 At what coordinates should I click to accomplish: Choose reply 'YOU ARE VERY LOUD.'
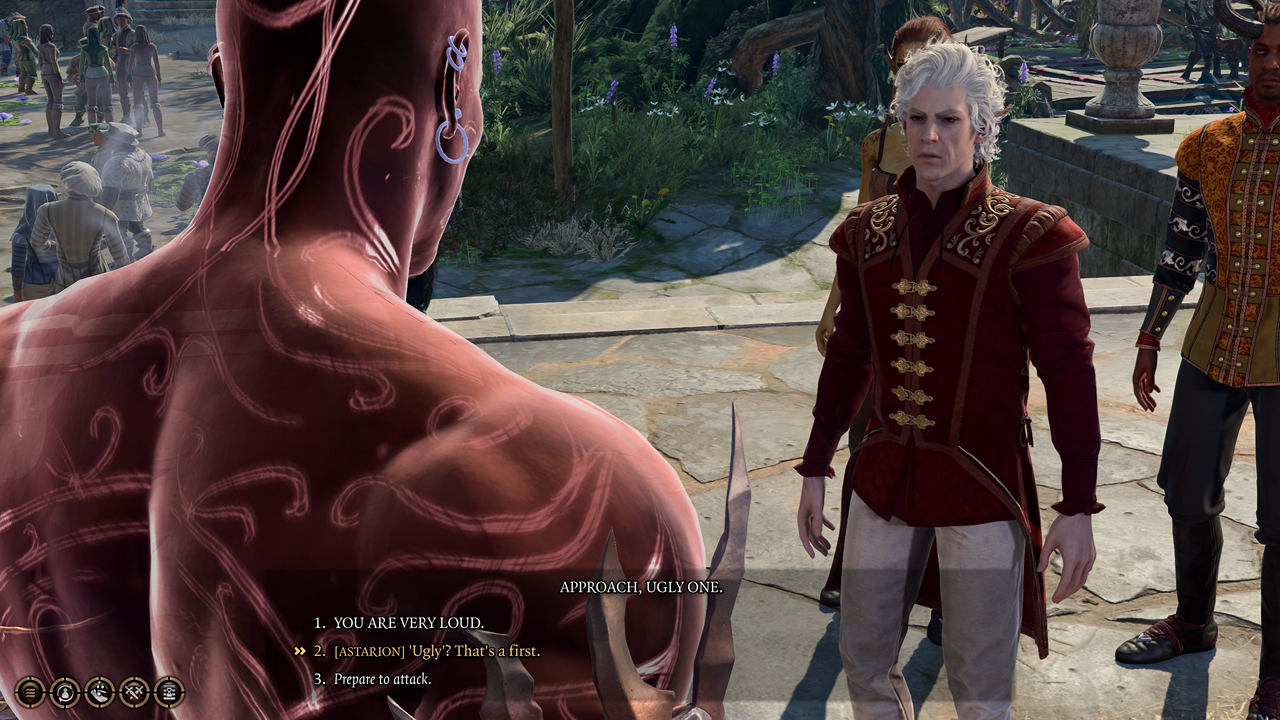[409, 622]
